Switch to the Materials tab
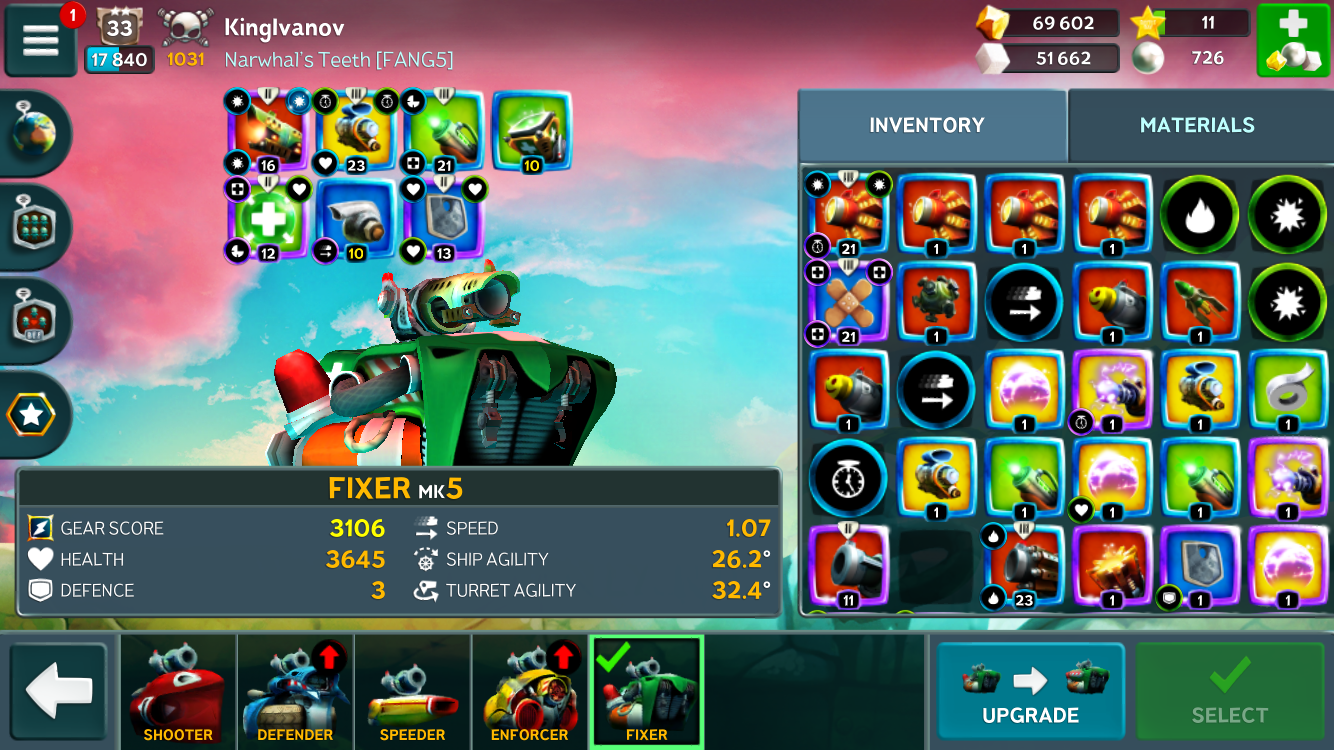This screenshot has width=1334, height=750. click(1197, 125)
